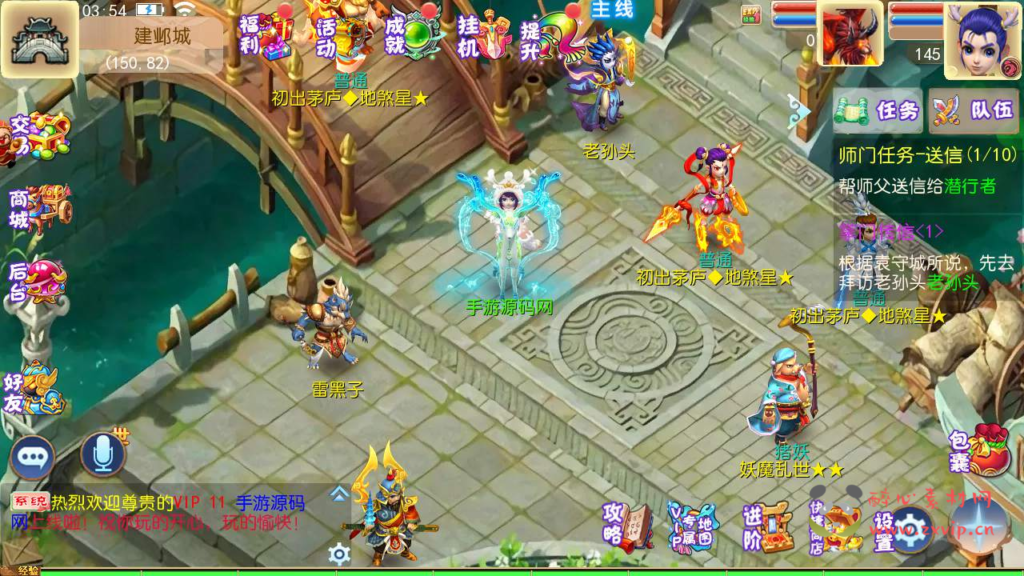Tap the microphone voice chat button
Screen dimensions: 1024x576
[102, 454]
